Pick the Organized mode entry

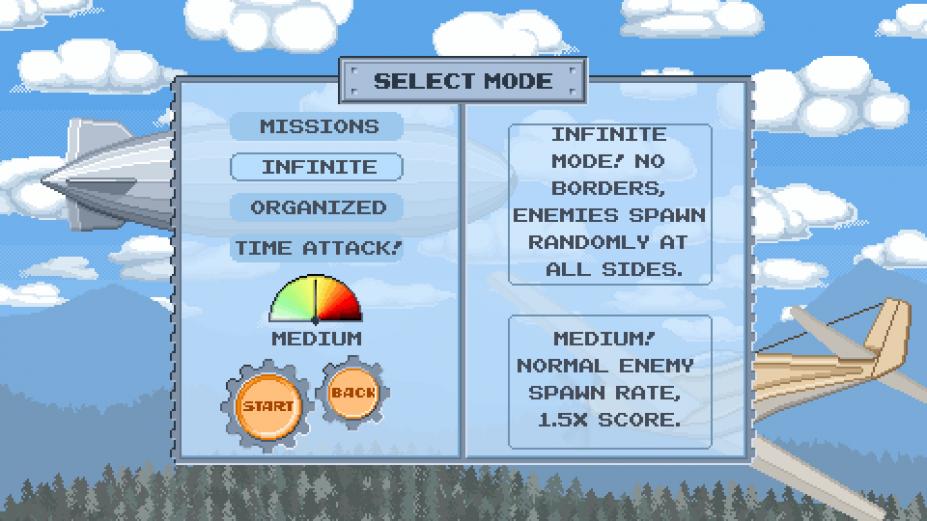pyautogui.click(x=318, y=208)
